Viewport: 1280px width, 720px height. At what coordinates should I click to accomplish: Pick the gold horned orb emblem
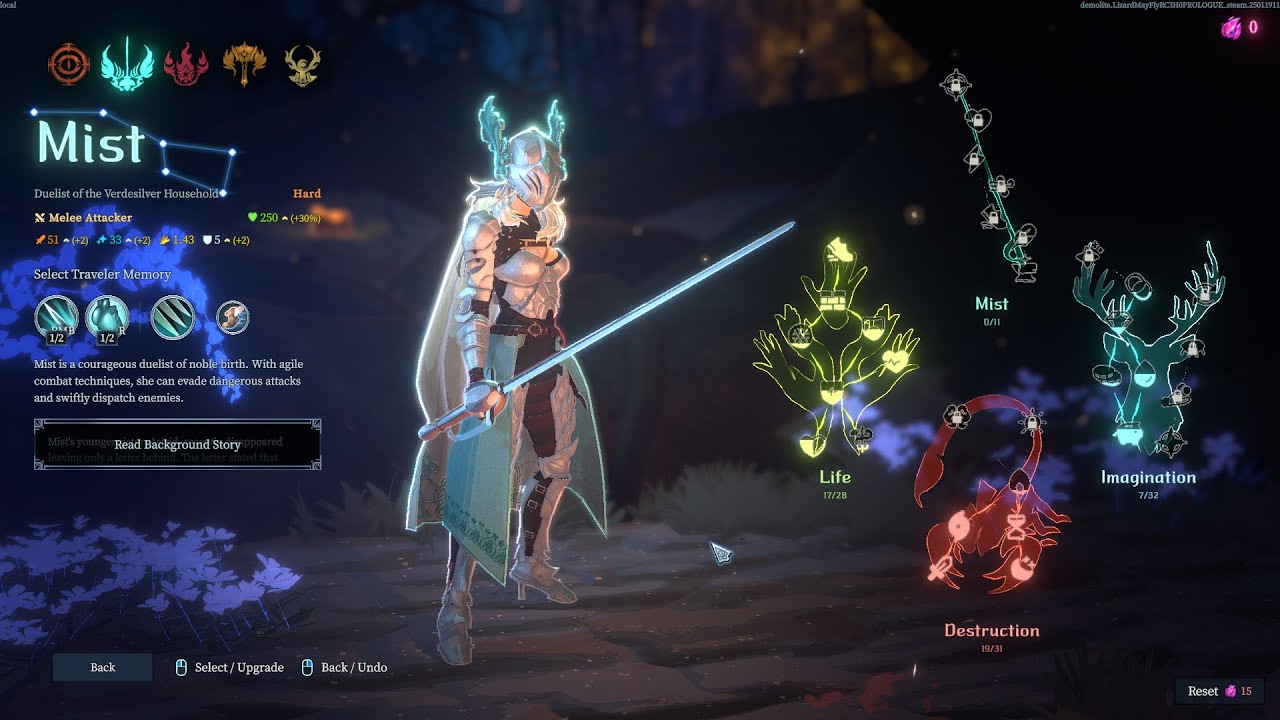pyautogui.click(x=302, y=64)
